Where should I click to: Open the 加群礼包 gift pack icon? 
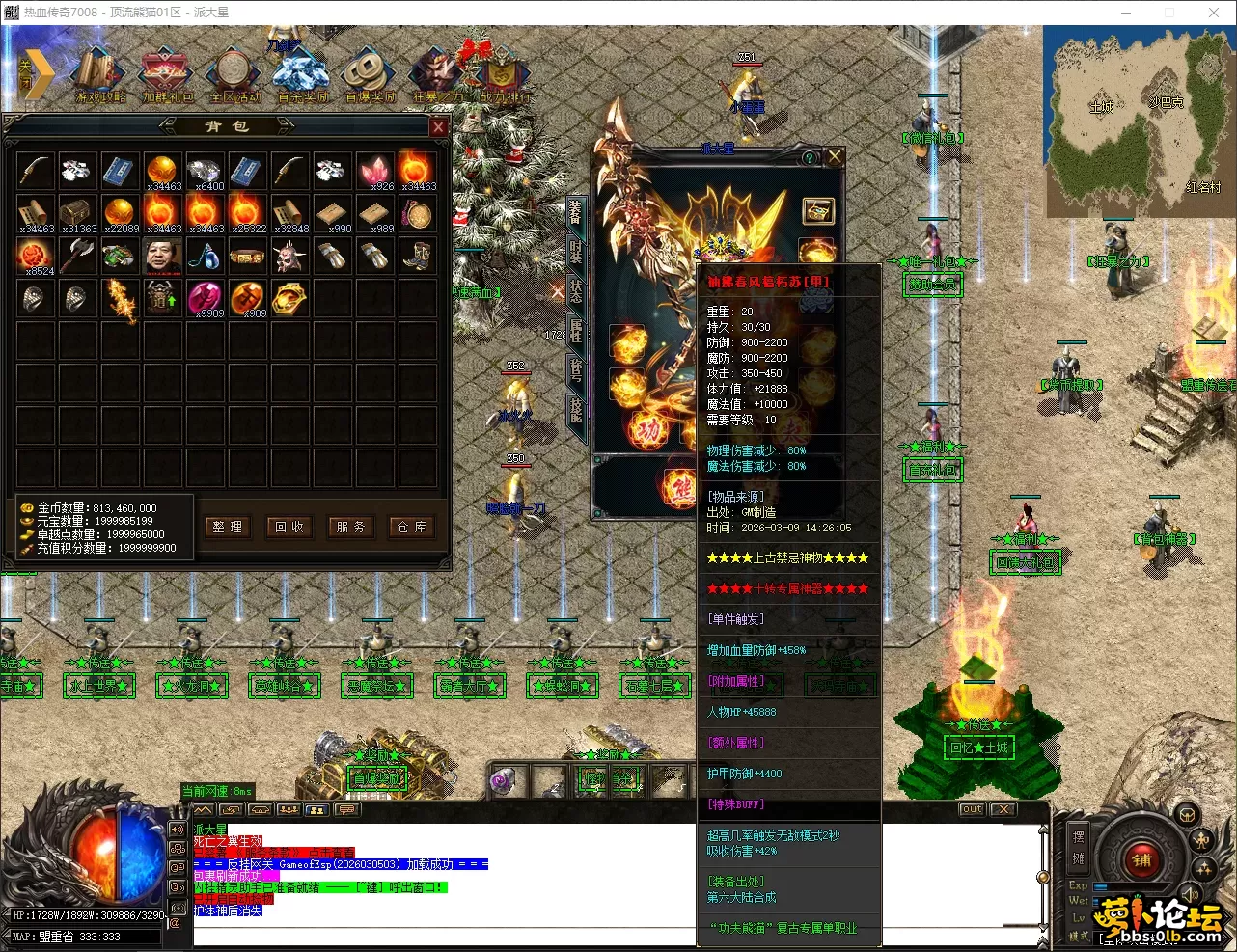click(168, 74)
